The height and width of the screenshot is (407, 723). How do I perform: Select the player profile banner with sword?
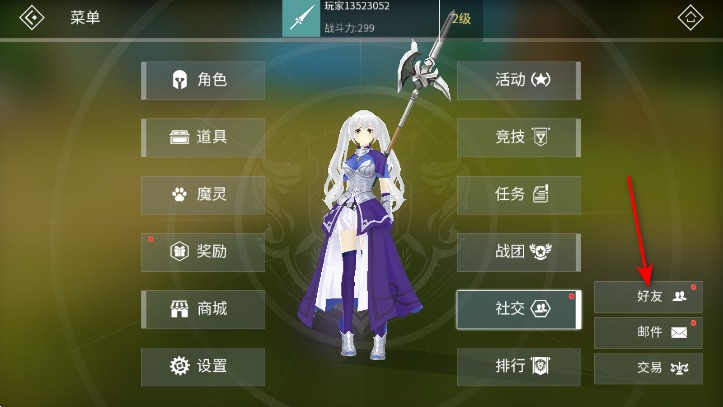(x=360, y=19)
